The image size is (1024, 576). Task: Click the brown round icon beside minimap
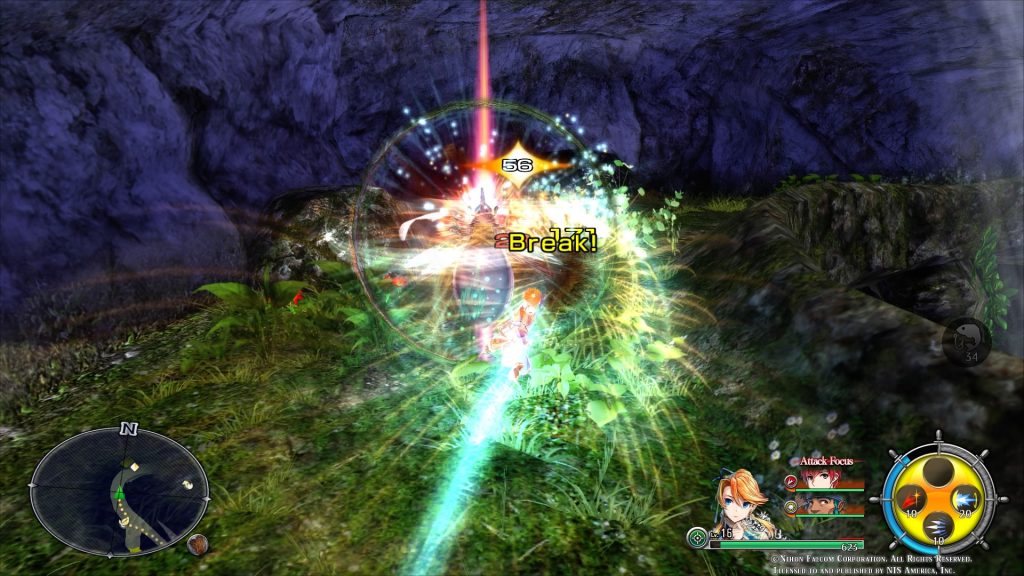pos(195,544)
